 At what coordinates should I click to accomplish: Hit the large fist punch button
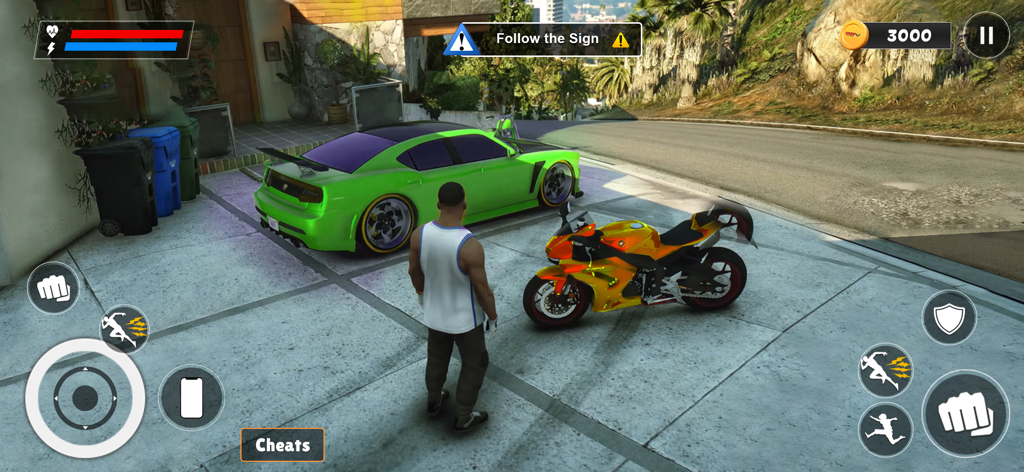965,413
